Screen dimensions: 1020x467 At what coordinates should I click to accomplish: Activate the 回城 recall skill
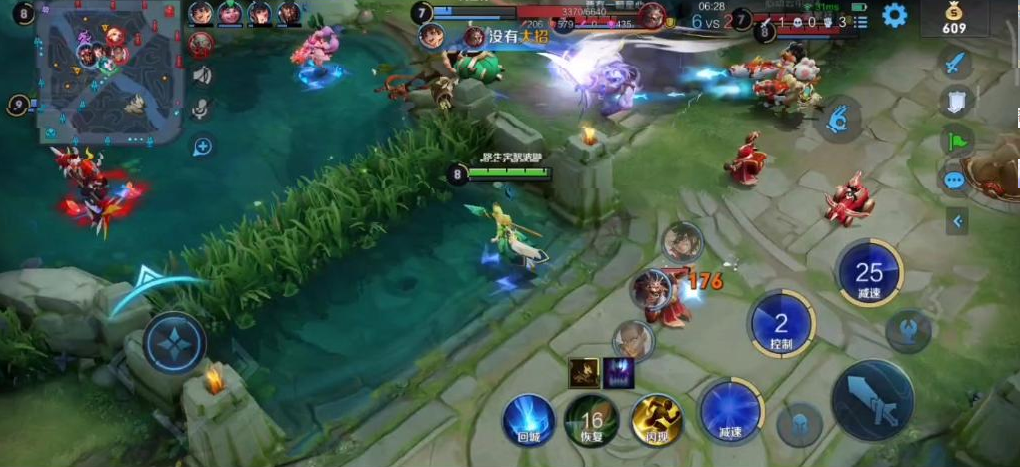pyautogui.click(x=528, y=418)
